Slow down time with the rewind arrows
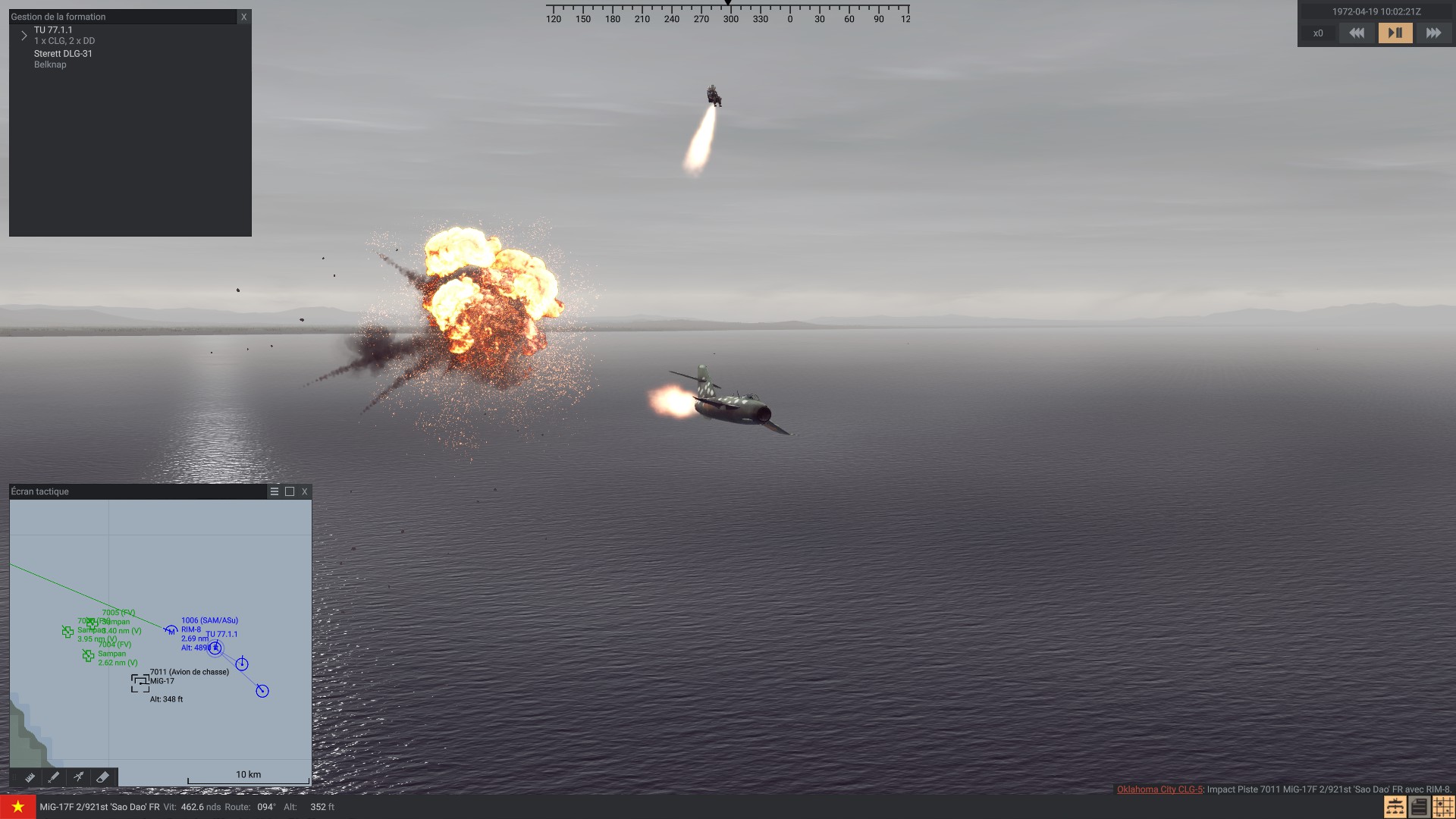1456x819 pixels. (x=1357, y=33)
